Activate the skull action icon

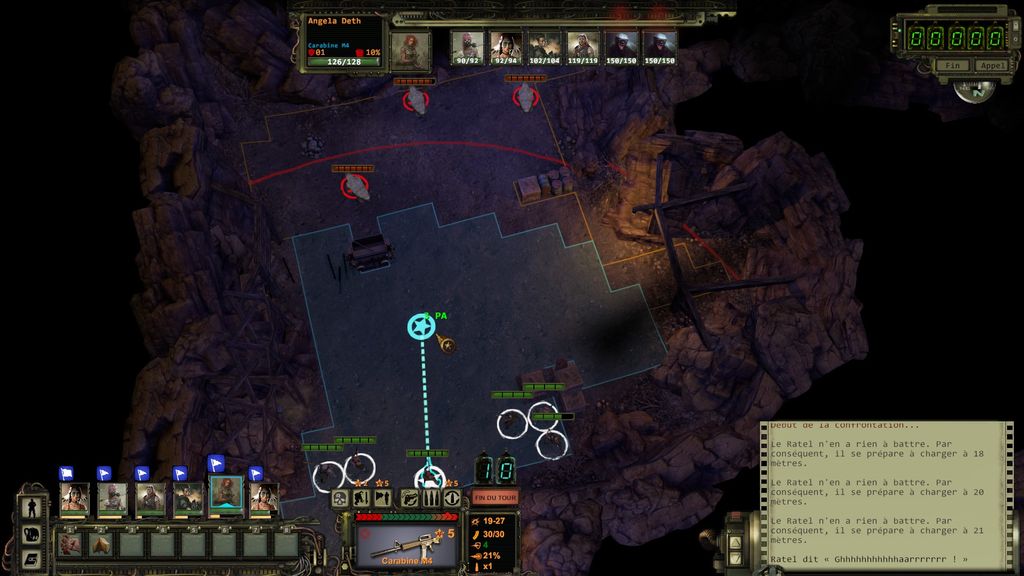340,498
